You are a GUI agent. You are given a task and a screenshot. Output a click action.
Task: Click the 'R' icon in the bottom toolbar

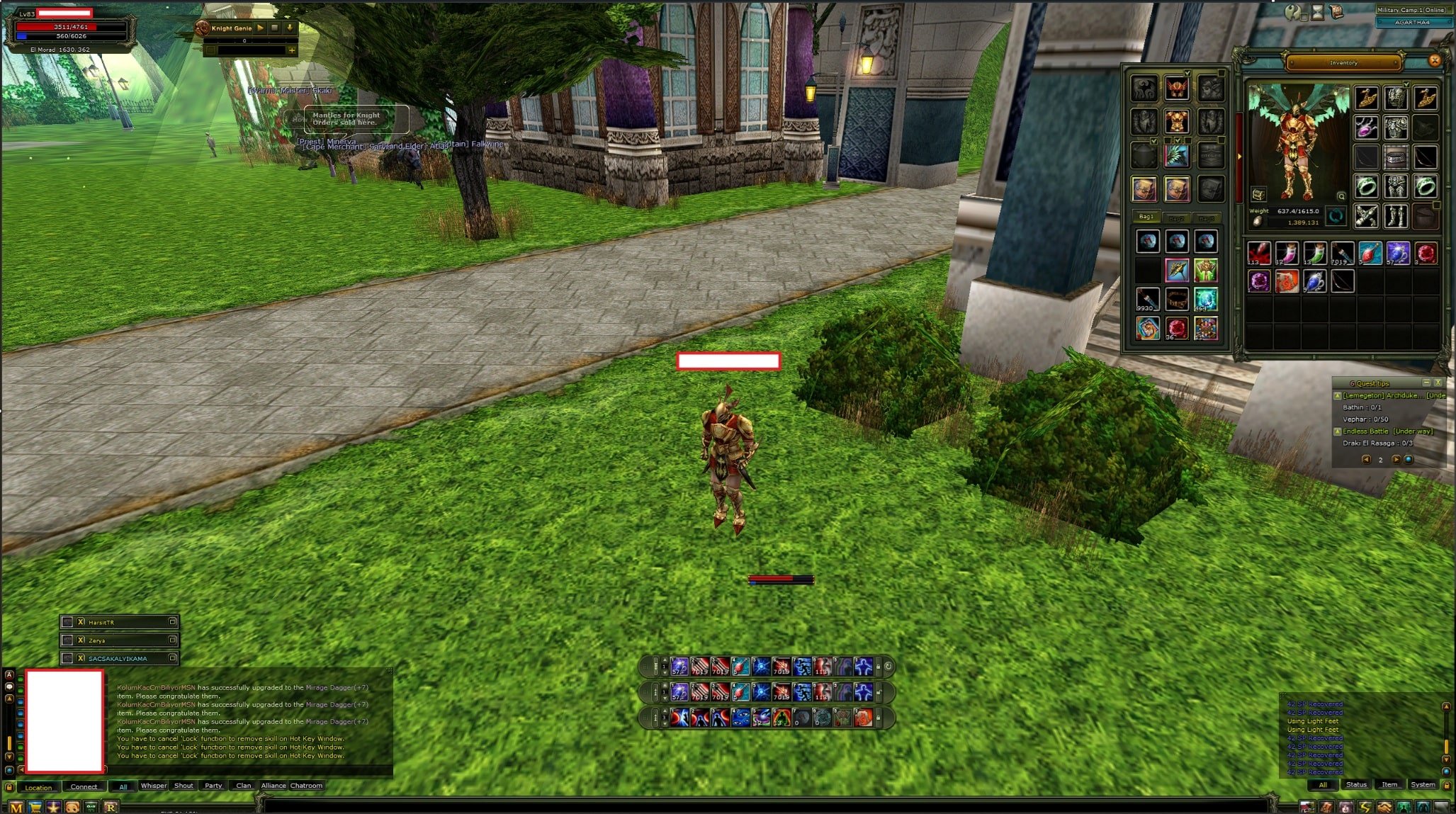pos(111,806)
